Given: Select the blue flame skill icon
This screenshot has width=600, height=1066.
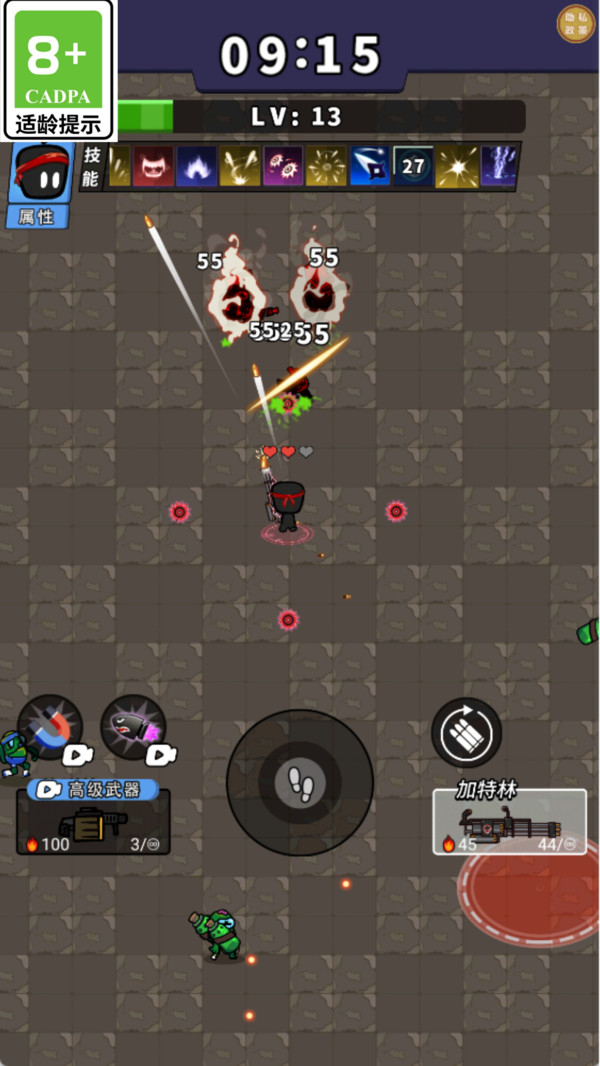Looking at the screenshot, I should [197, 167].
